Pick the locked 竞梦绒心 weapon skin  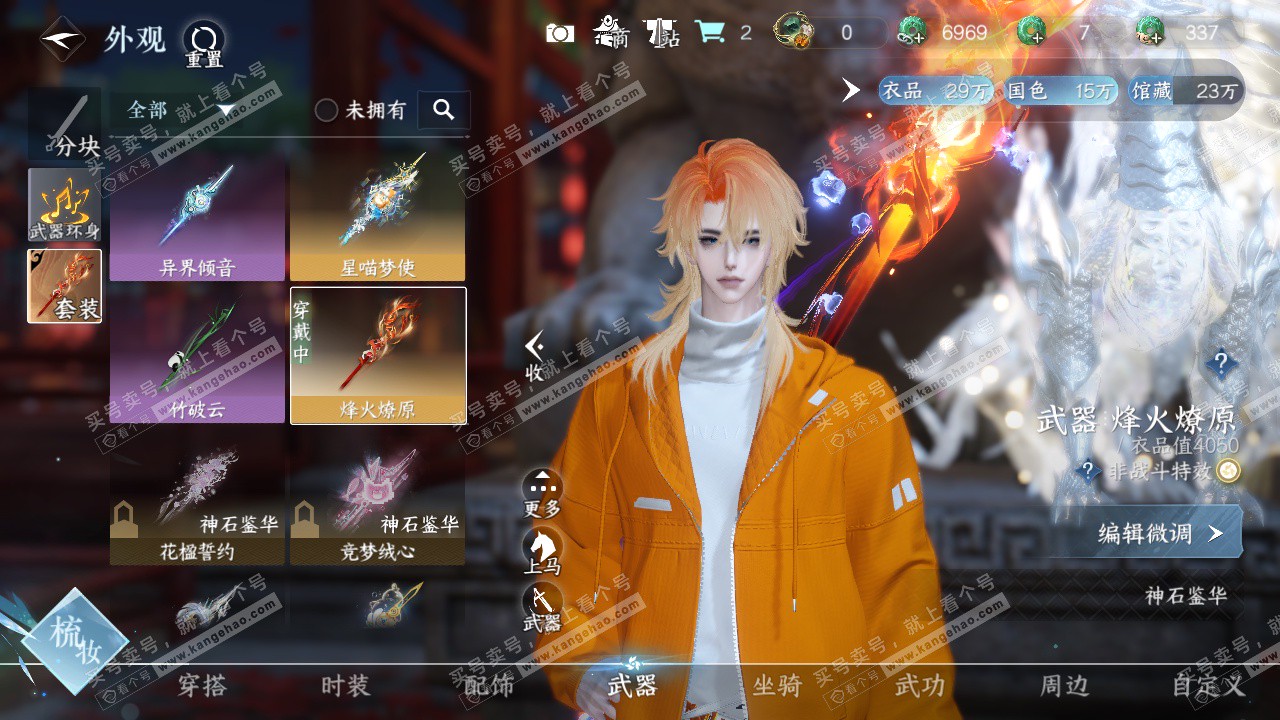pos(378,500)
